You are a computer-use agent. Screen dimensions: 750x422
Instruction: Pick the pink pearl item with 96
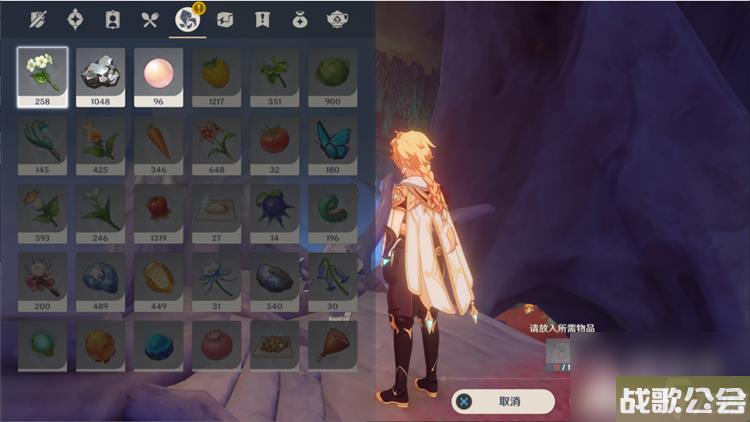click(159, 76)
